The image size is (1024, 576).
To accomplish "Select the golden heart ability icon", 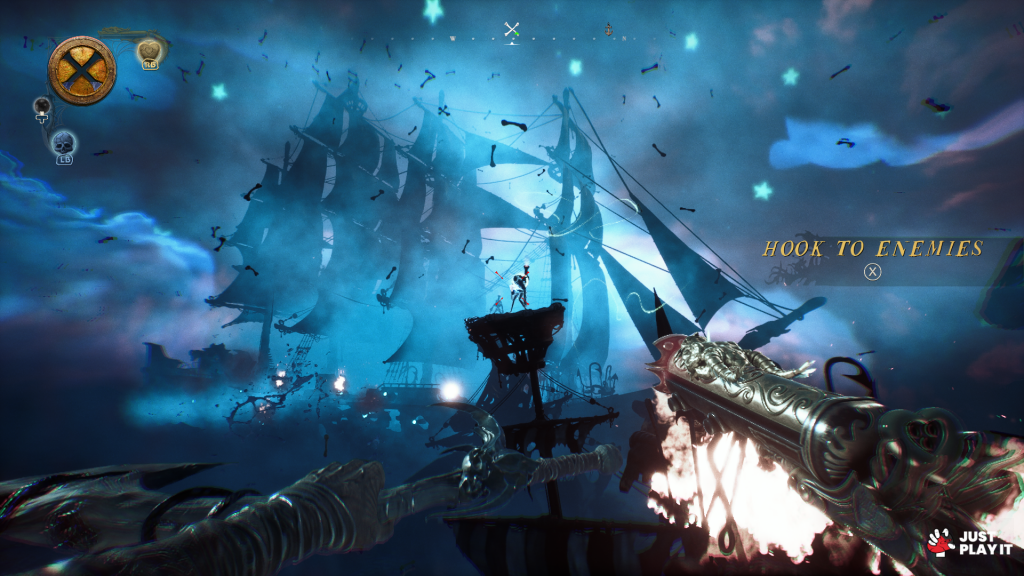I will [x=149, y=52].
